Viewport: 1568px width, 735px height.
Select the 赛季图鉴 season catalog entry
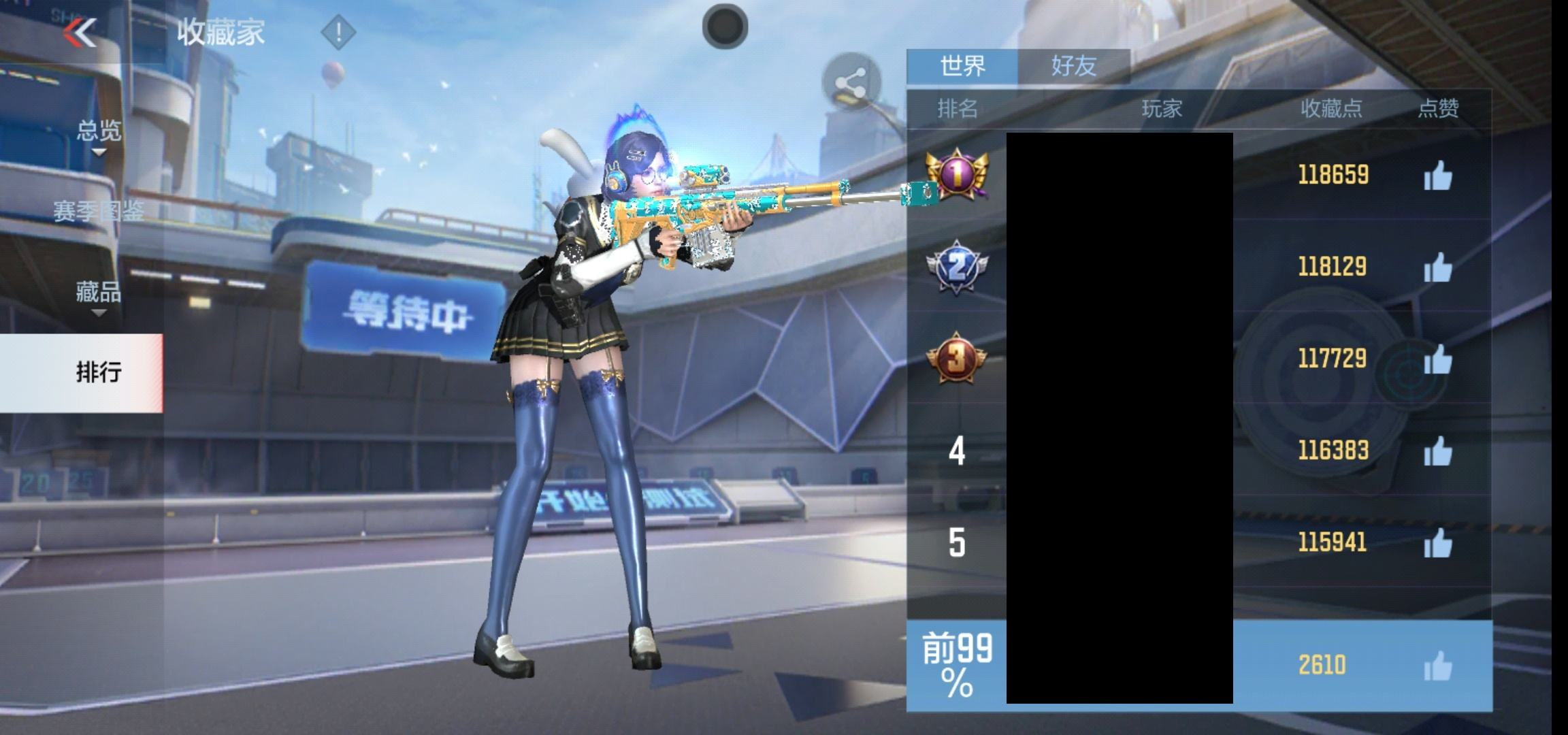pos(99,212)
